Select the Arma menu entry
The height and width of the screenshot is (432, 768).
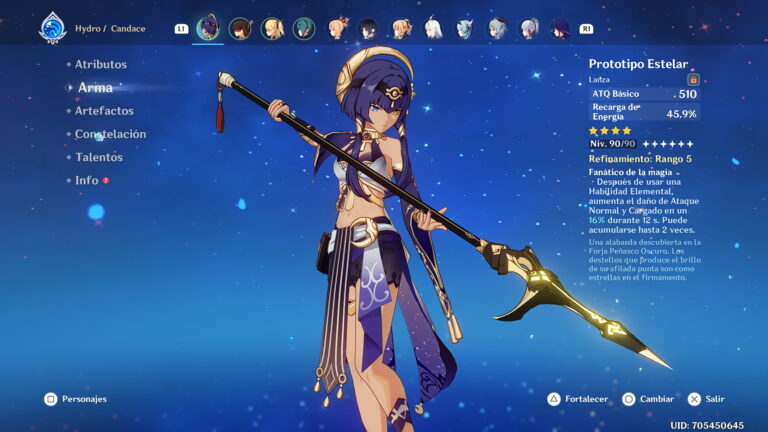95,88
